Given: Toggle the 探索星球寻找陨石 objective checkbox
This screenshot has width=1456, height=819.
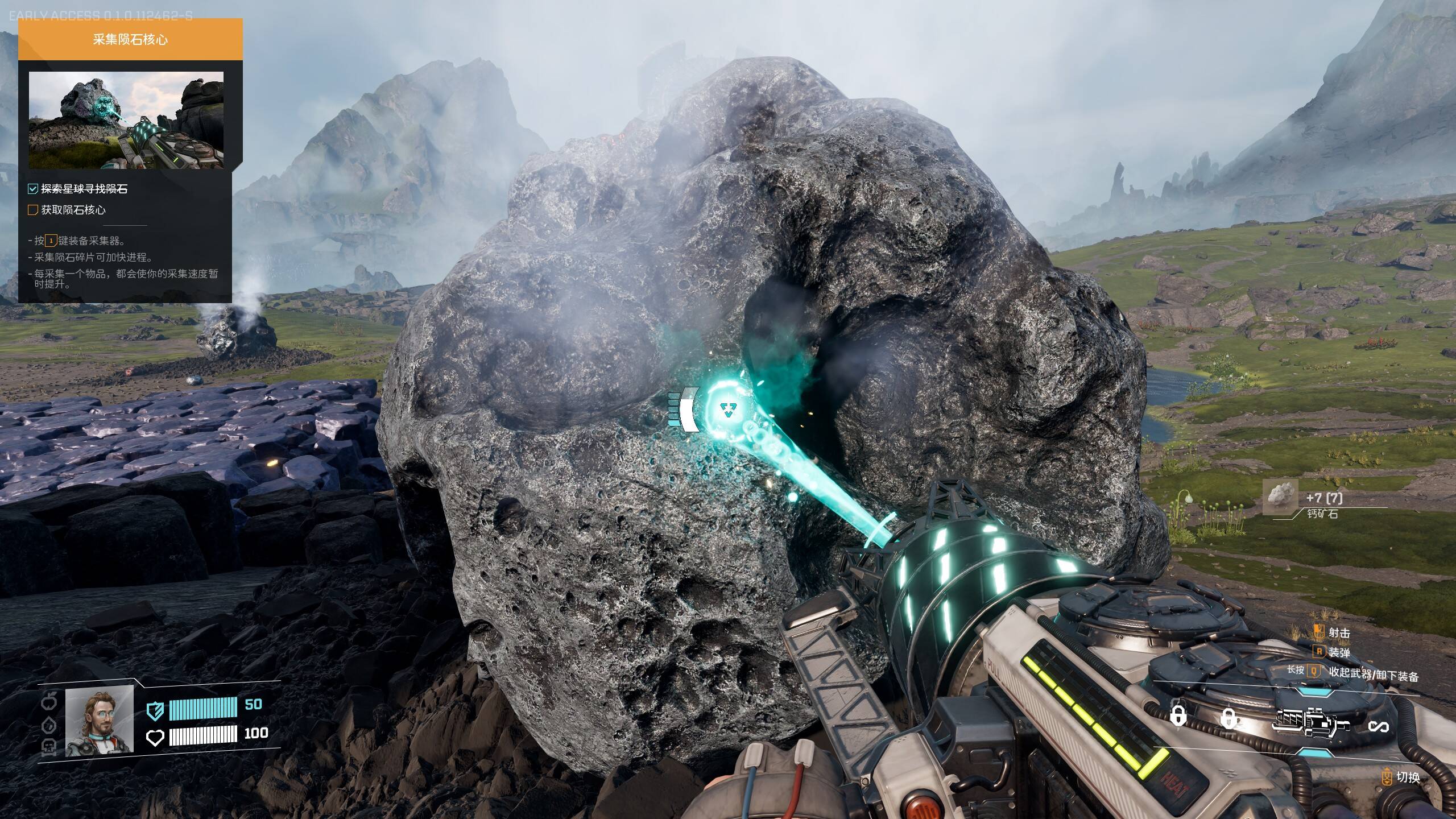Looking at the screenshot, I should point(33,189).
